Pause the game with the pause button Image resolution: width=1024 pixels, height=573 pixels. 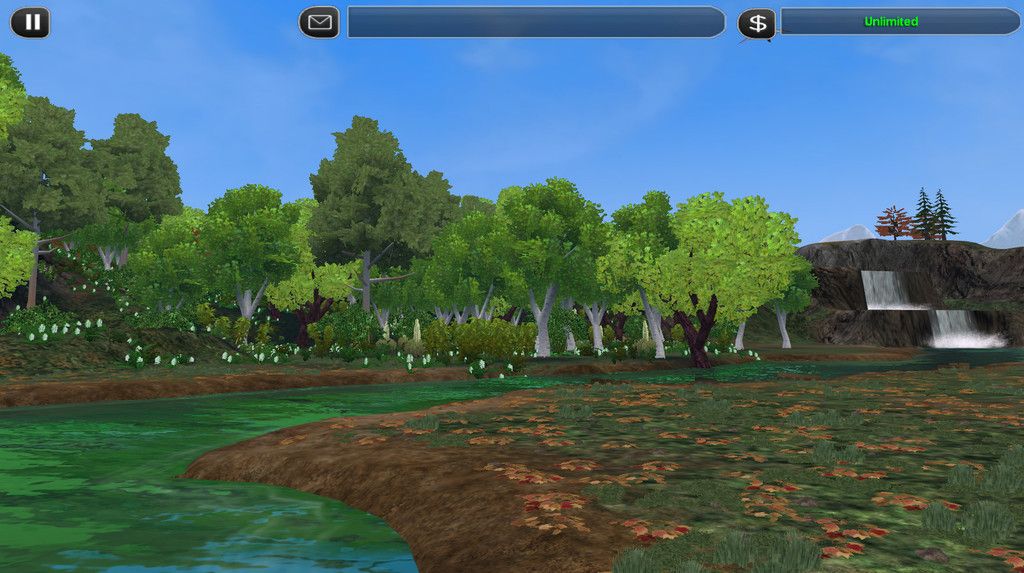(30, 22)
